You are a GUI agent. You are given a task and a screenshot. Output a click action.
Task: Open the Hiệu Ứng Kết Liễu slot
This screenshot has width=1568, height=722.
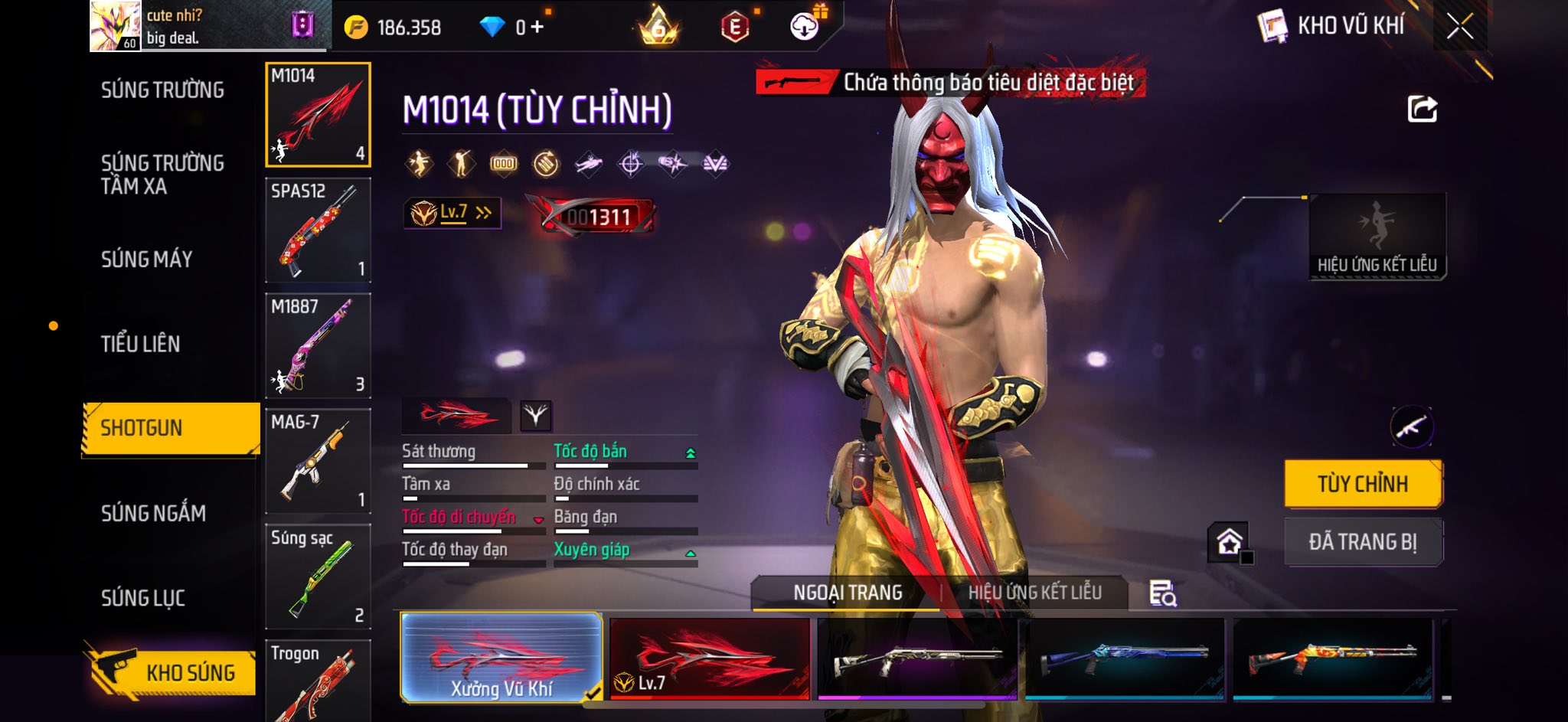point(1377,237)
